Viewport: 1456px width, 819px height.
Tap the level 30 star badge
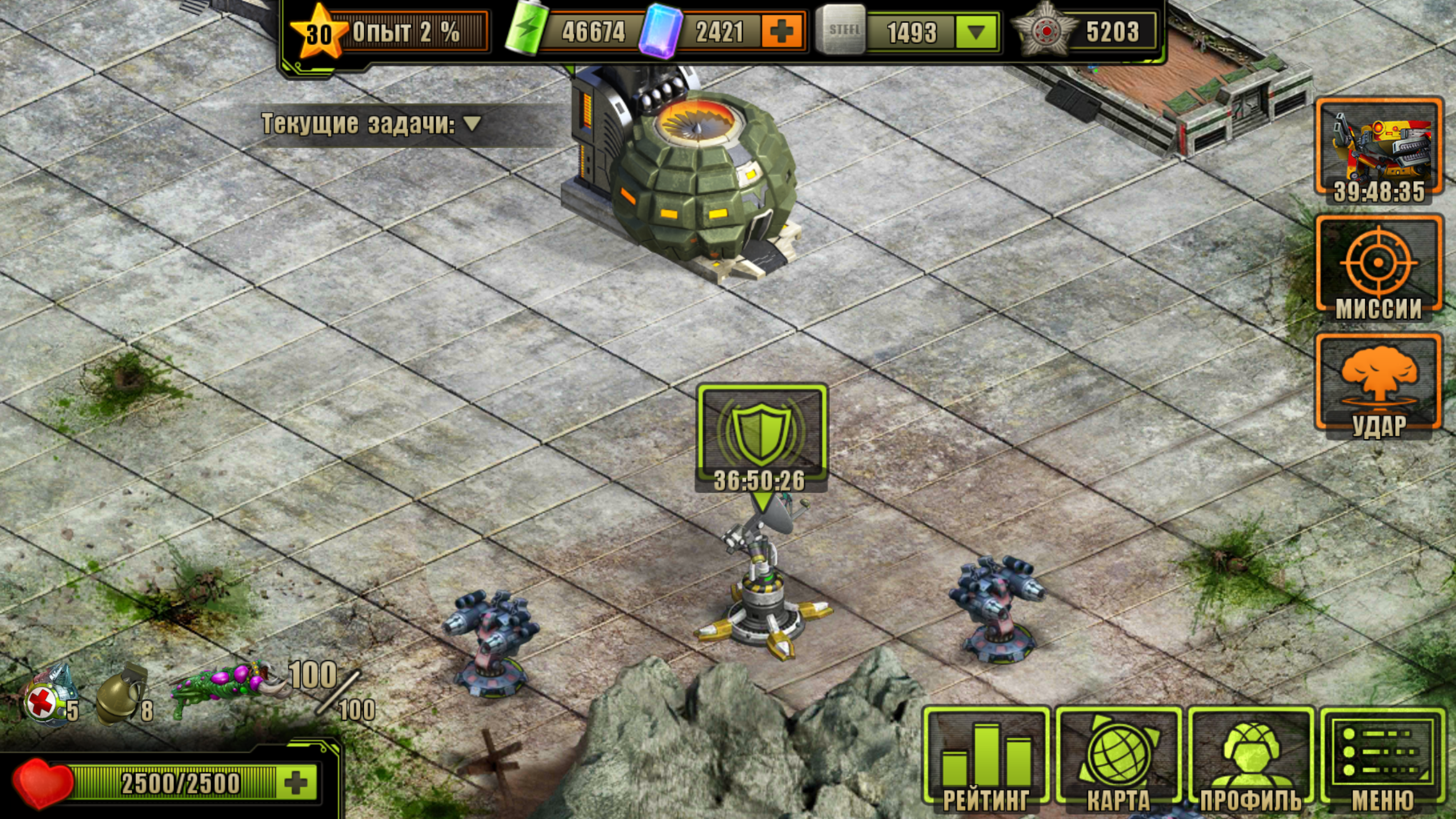[318, 33]
